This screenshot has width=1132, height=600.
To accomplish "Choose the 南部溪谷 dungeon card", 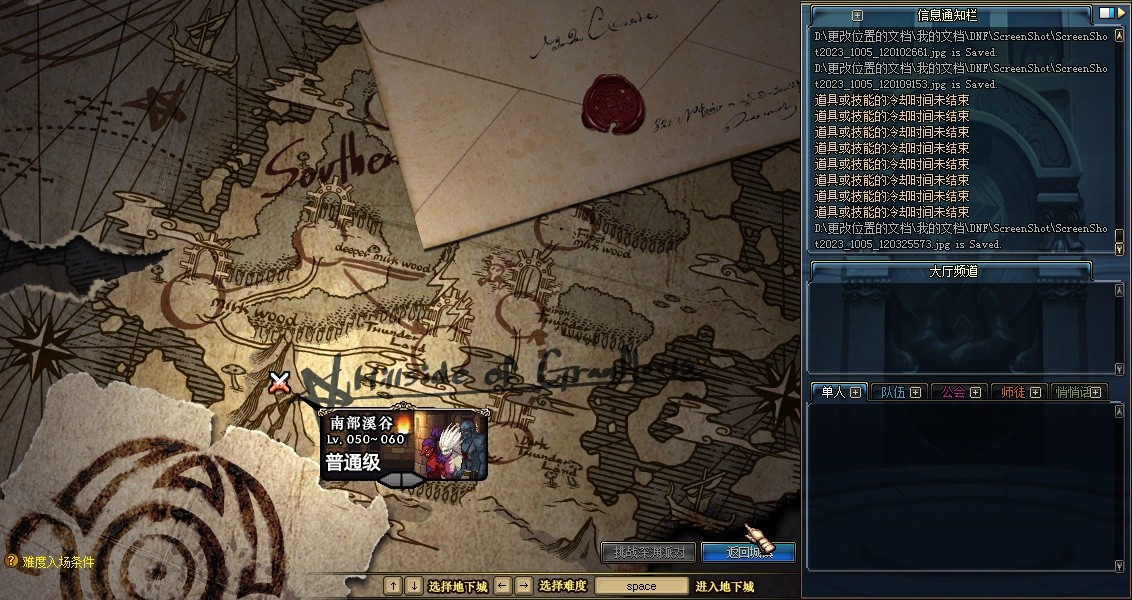I will coord(403,444).
